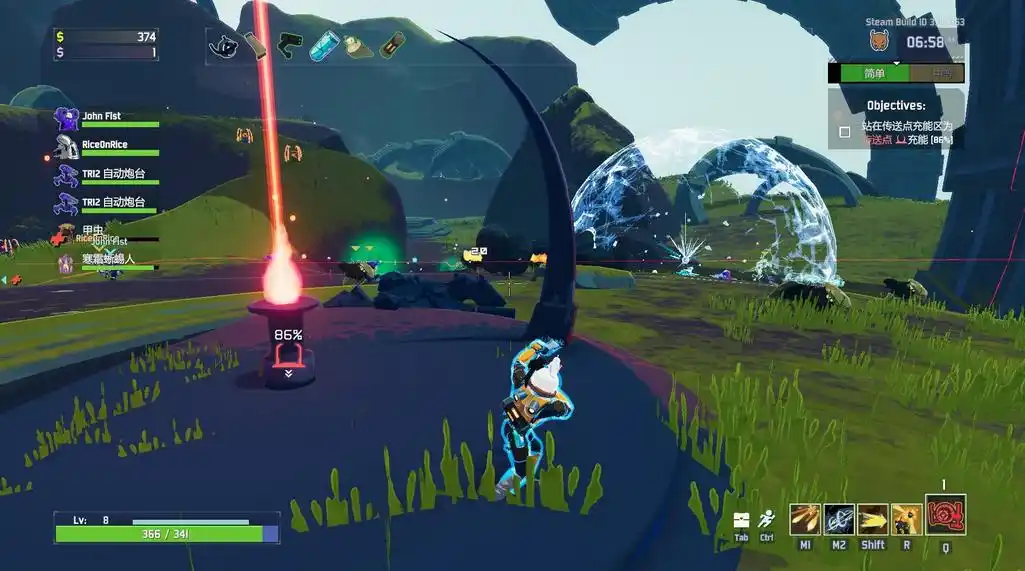Activate the M1 primary skill icon
The height and width of the screenshot is (571, 1025).
click(x=805, y=519)
